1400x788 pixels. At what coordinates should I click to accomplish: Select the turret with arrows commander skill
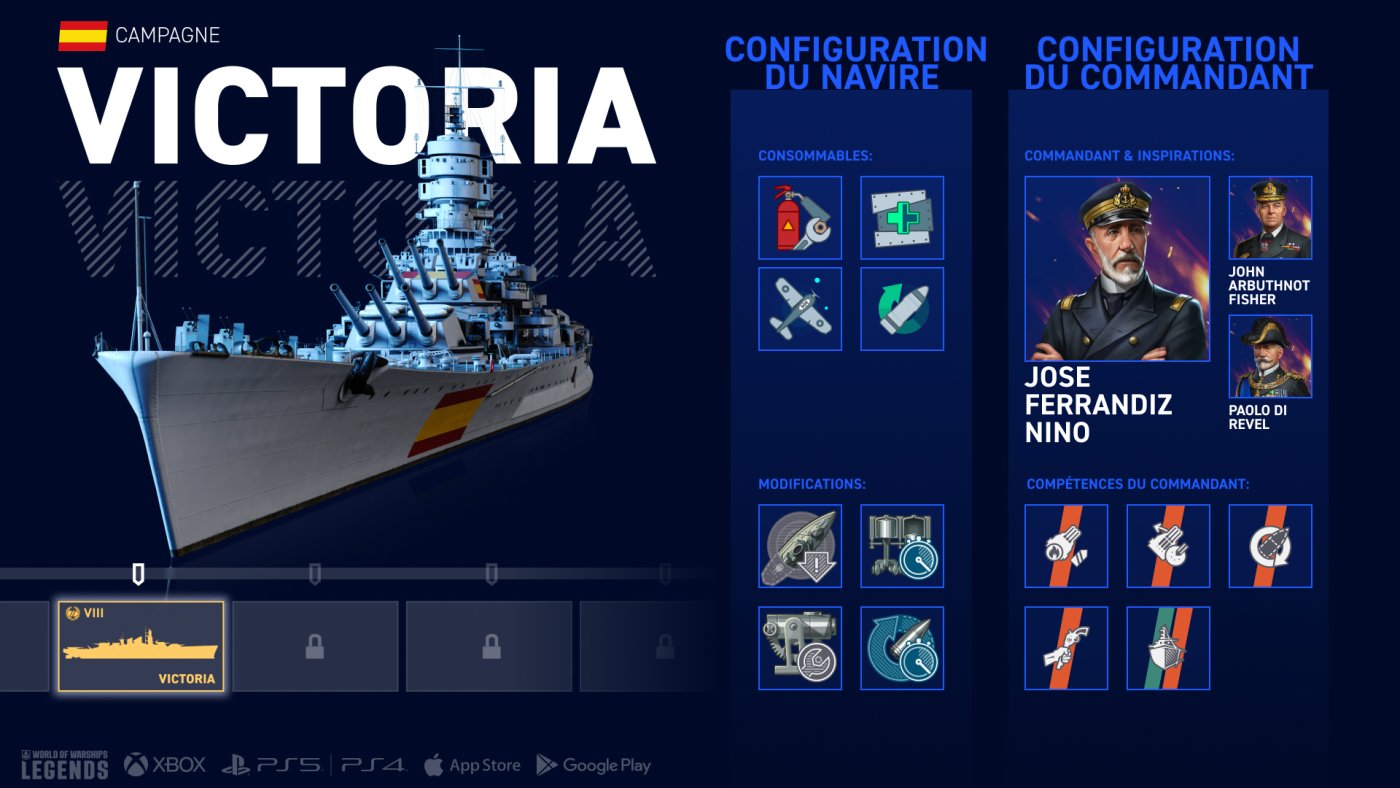(1168, 546)
